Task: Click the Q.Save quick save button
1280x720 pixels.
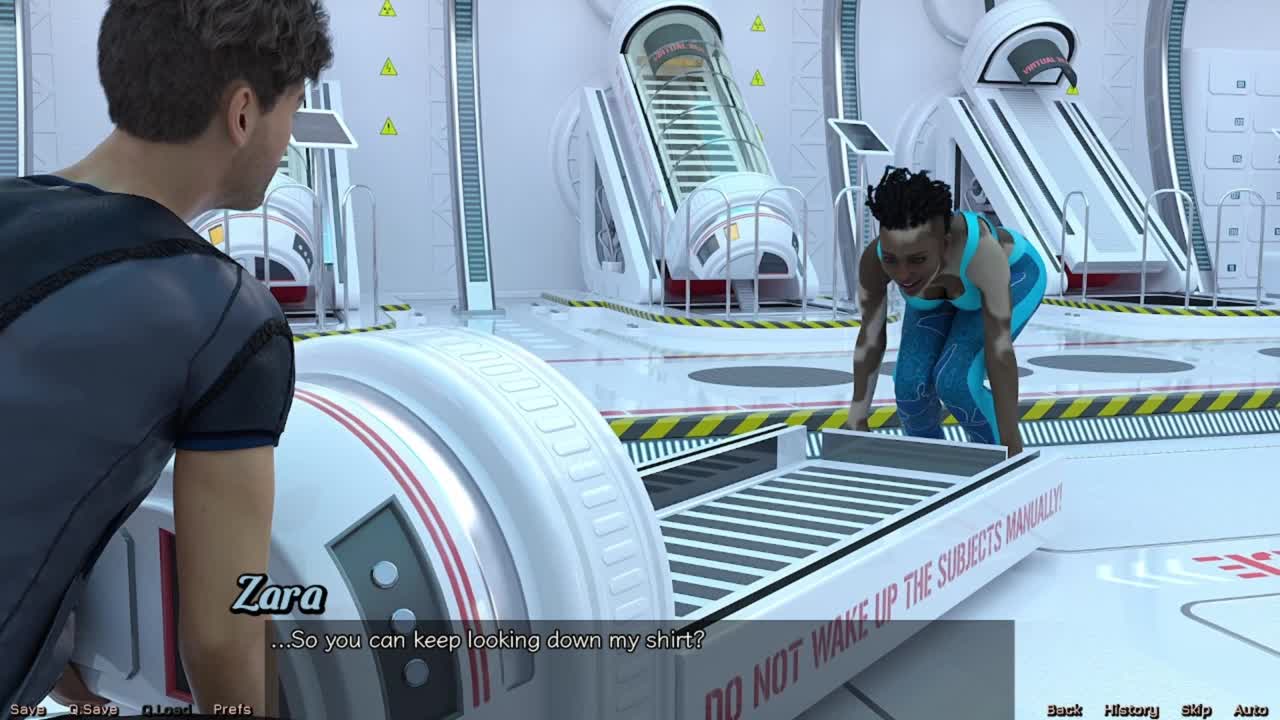Action: click(x=93, y=709)
